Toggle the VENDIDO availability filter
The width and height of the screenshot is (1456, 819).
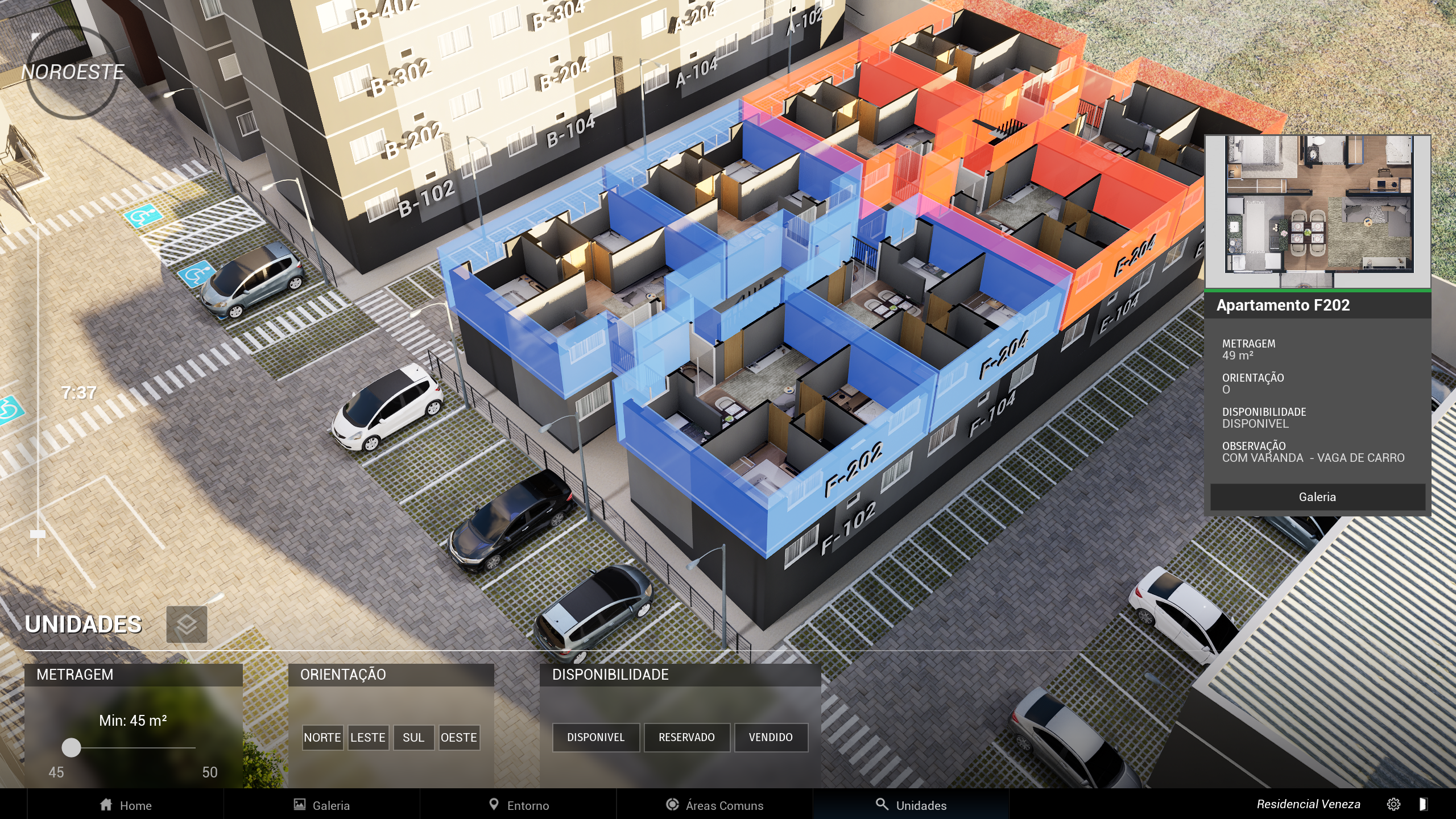pos(771,738)
